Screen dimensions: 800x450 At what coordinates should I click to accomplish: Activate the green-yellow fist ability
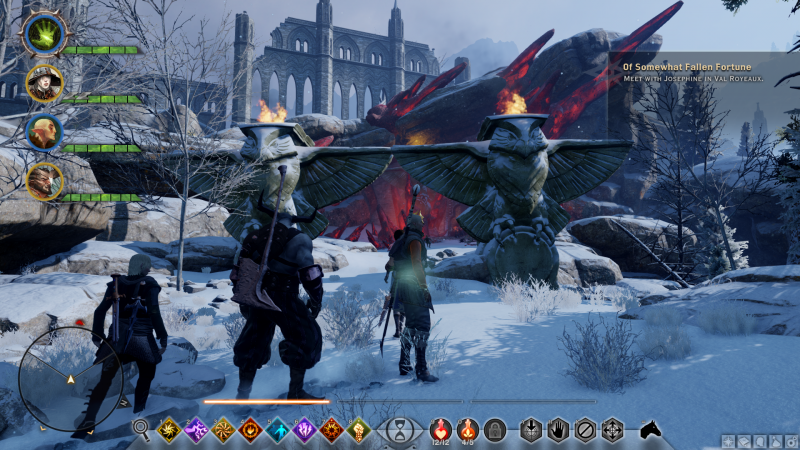(358, 430)
